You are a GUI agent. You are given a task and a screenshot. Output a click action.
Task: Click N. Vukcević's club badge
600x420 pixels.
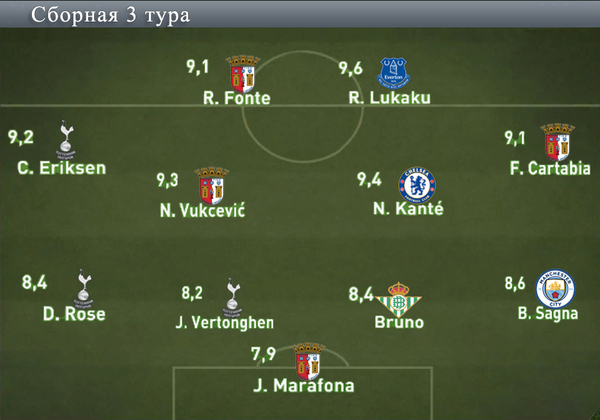point(207,185)
